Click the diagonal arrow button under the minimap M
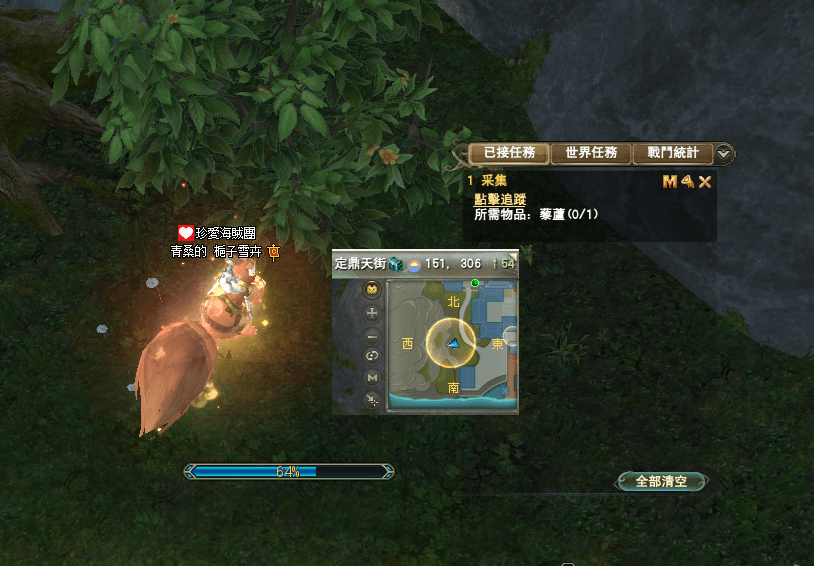This screenshot has width=814, height=566. [372, 399]
